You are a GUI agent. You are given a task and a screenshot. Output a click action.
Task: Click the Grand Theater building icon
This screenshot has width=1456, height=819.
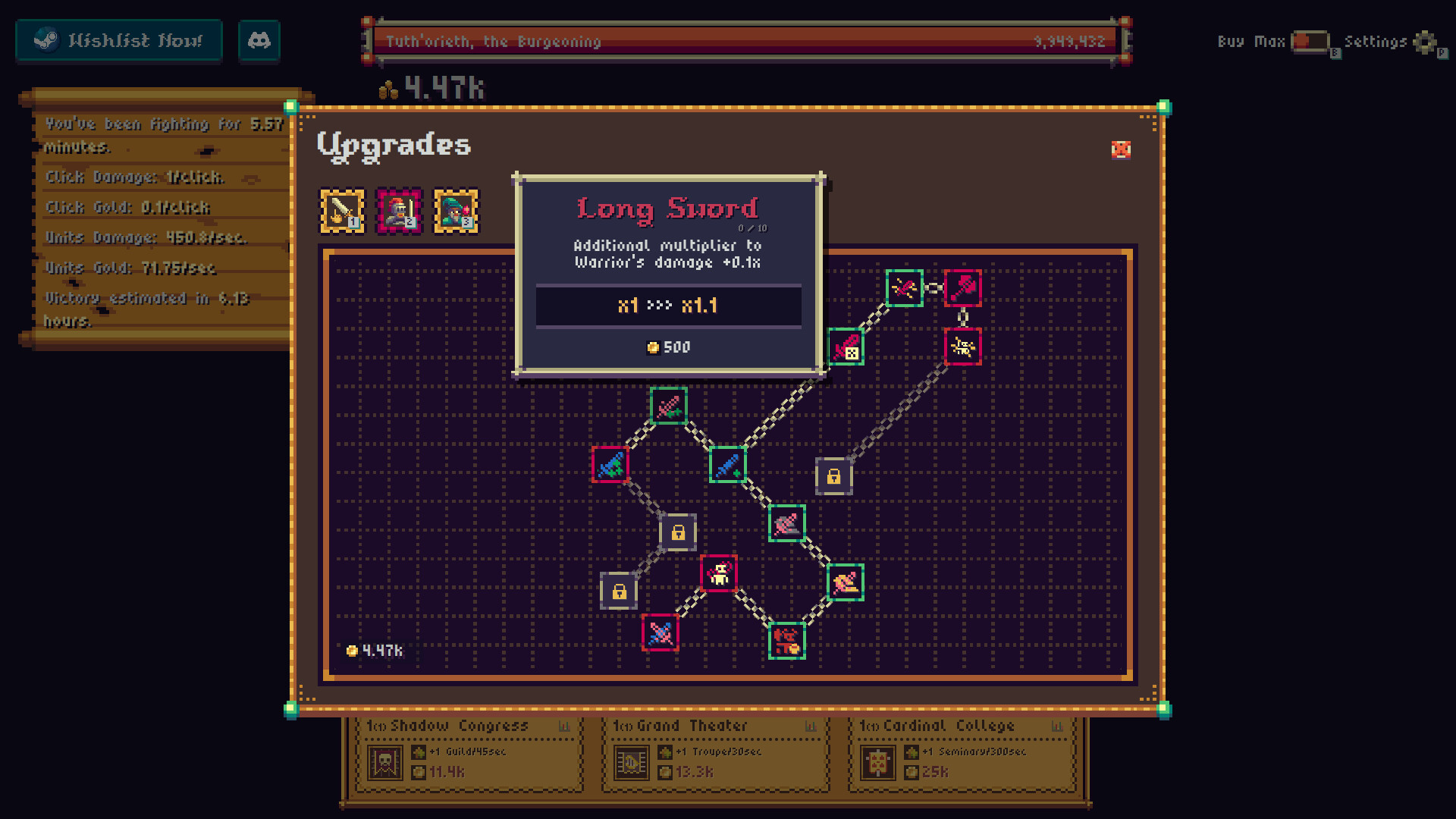(x=631, y=764)
